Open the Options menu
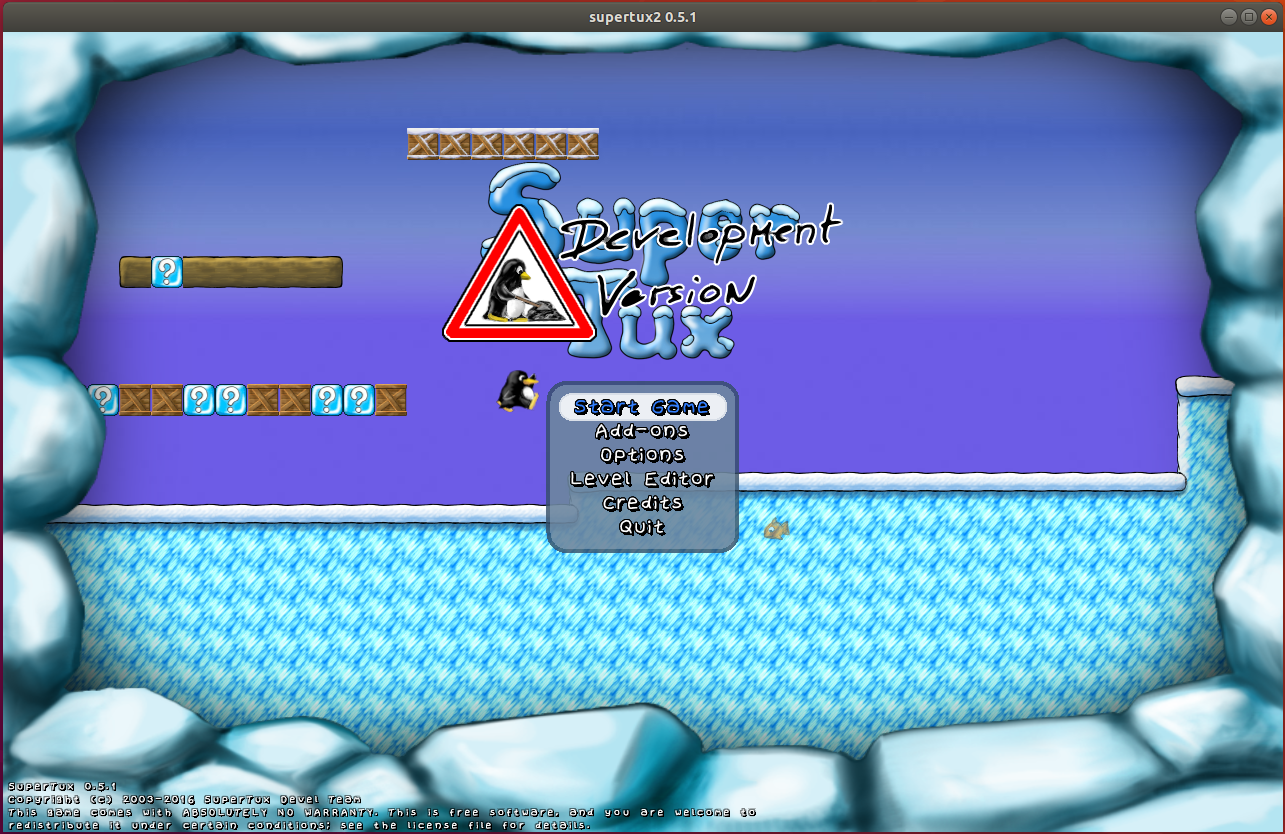 tap(642, 455)
